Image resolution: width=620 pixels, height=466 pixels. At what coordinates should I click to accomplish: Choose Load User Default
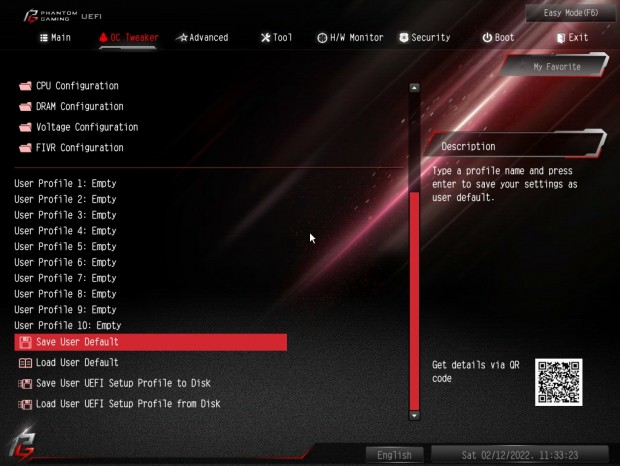pos(77,363)
